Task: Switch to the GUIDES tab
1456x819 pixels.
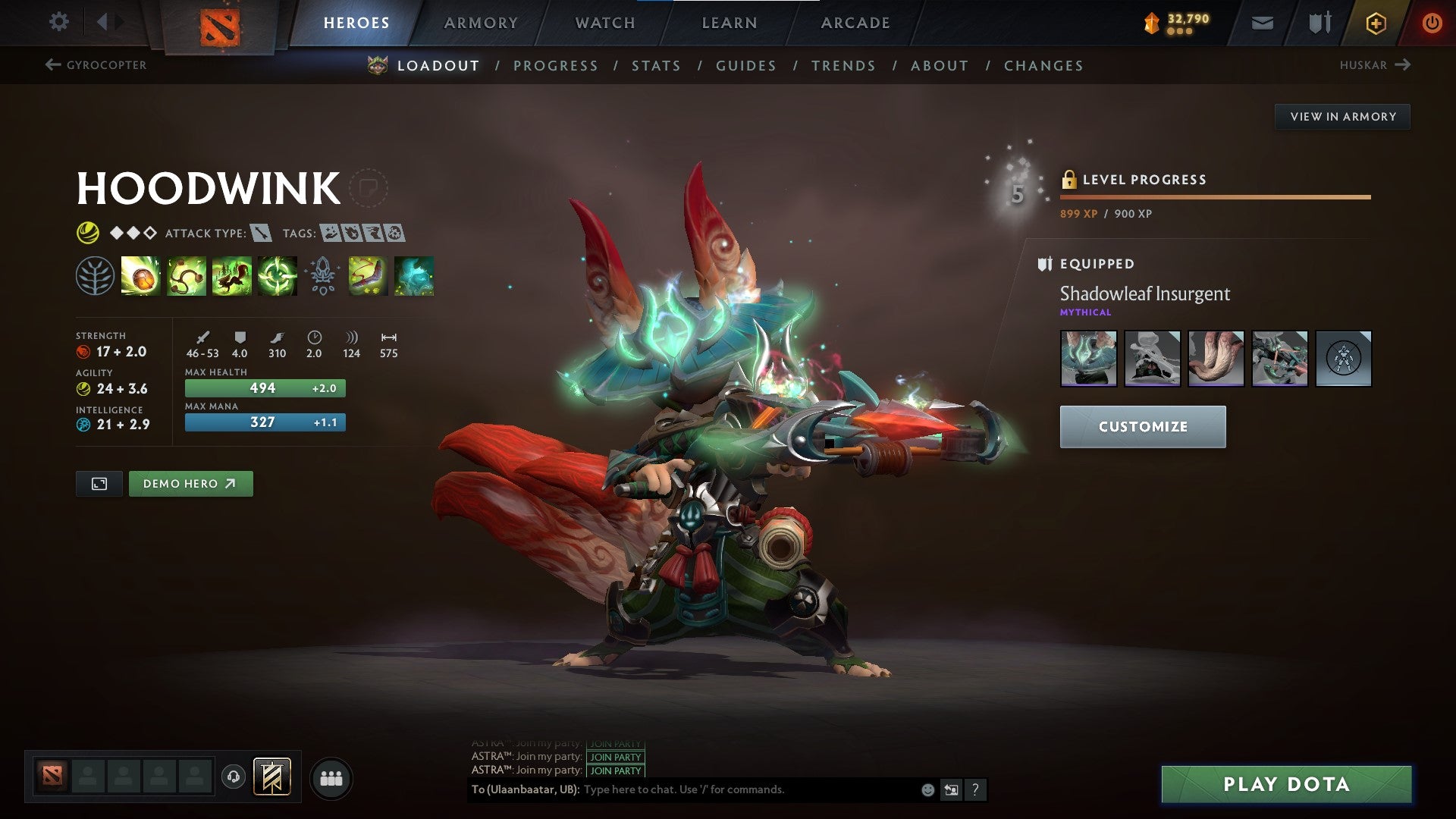Action: (x=745, y=66)
